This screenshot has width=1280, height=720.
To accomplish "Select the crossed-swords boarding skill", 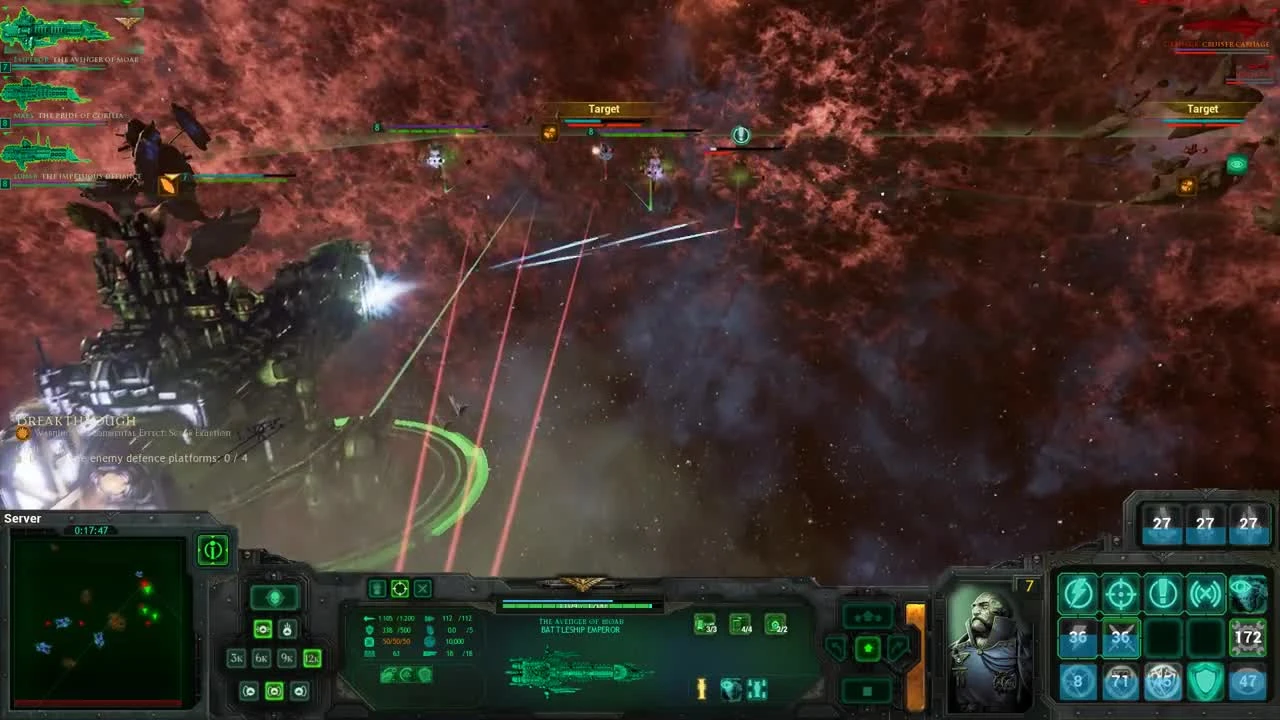I will click(x=1119, y=638).
